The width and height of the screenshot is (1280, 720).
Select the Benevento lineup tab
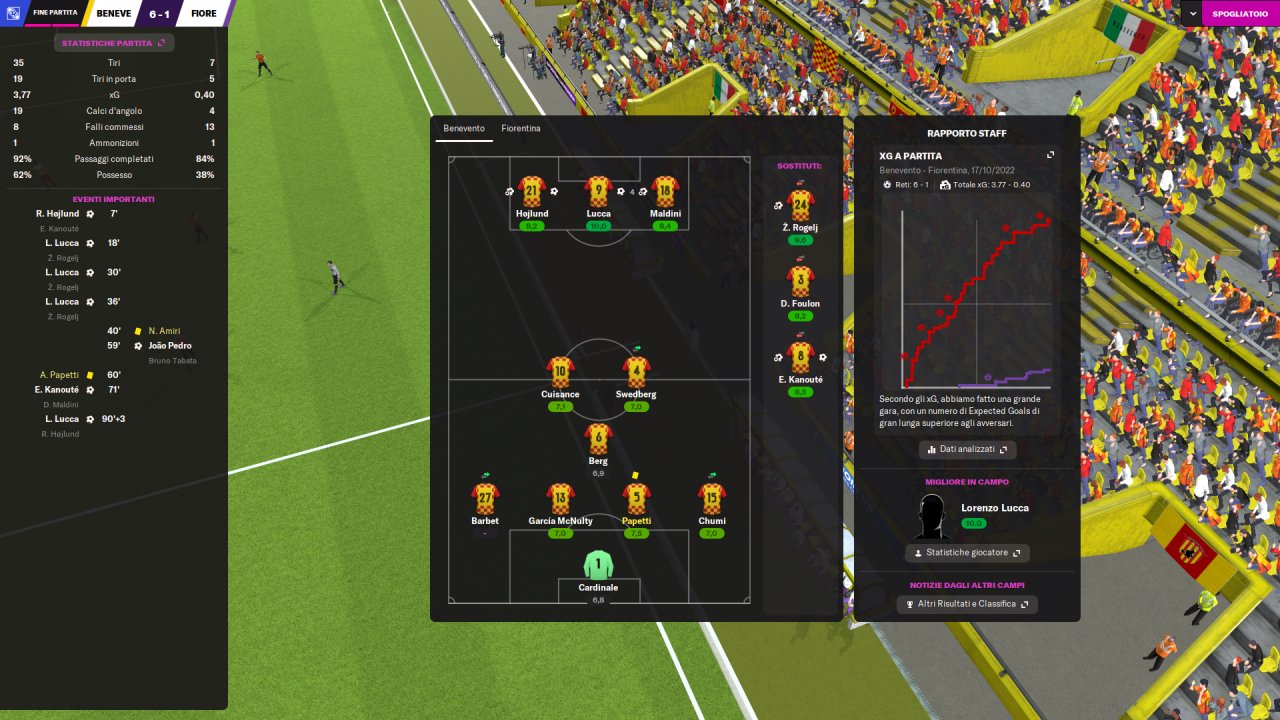(x=464, y=129)
